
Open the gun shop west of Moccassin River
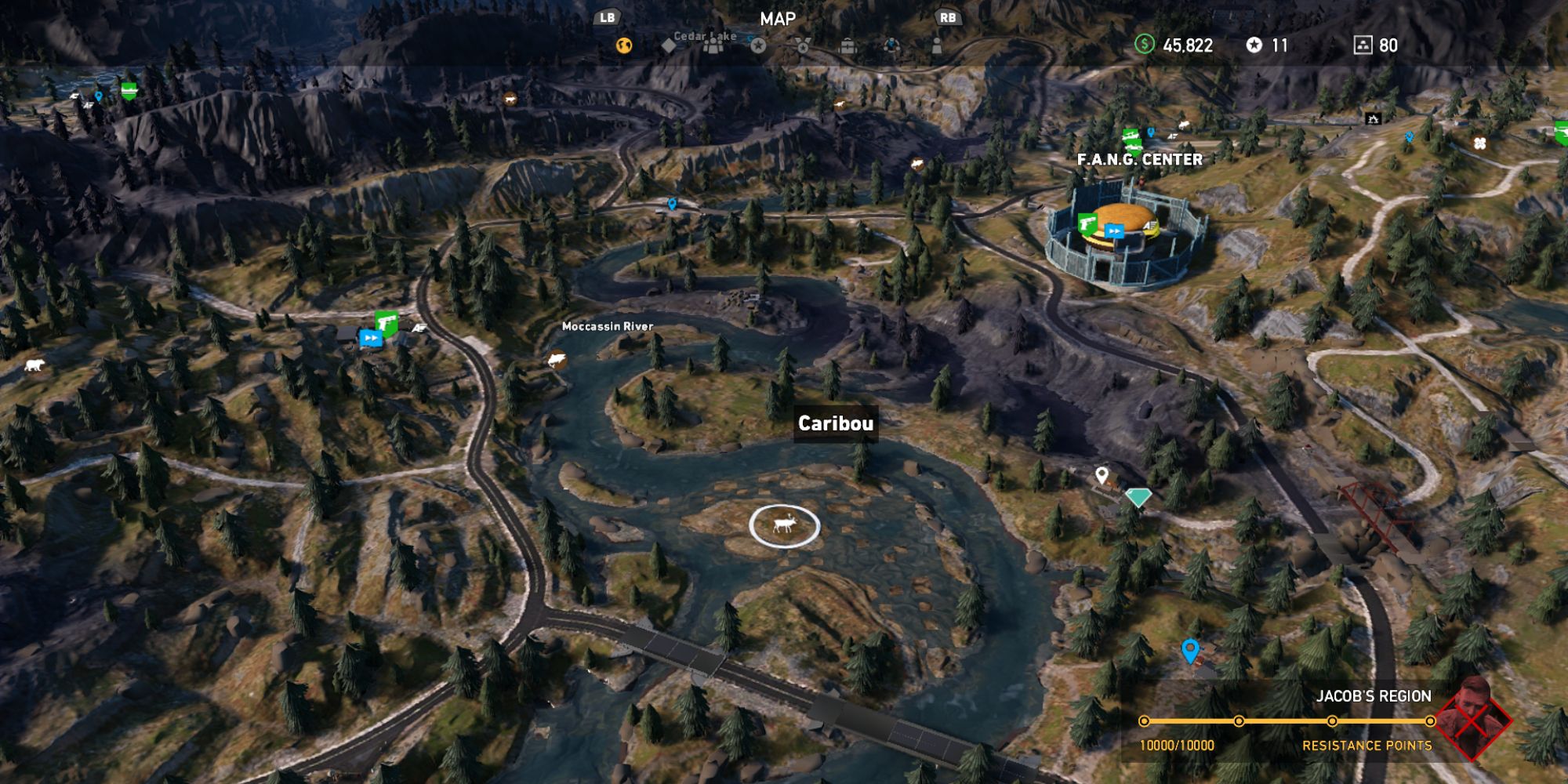pos(387,323)
